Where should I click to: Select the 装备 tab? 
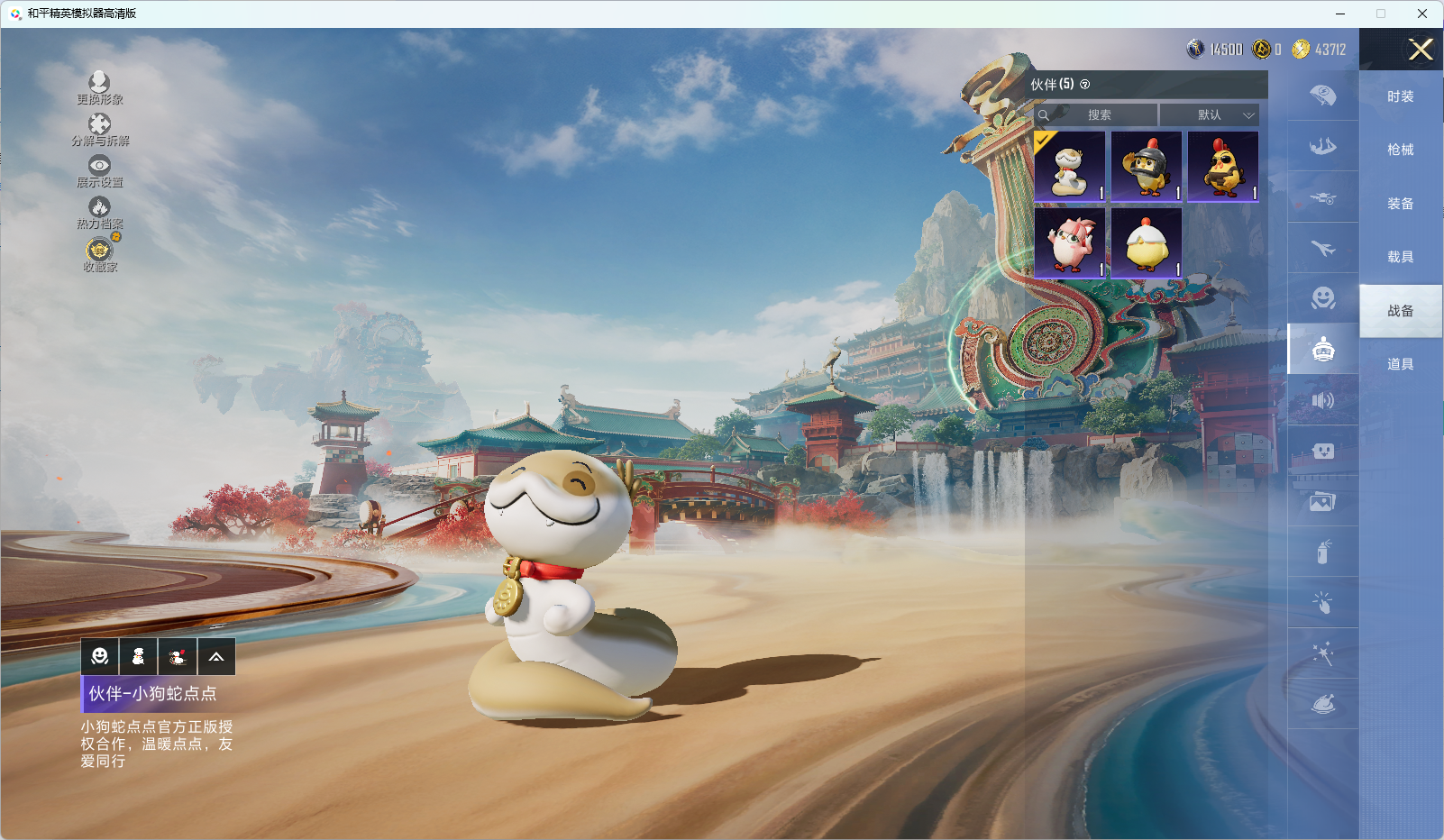coord(1400,204)
